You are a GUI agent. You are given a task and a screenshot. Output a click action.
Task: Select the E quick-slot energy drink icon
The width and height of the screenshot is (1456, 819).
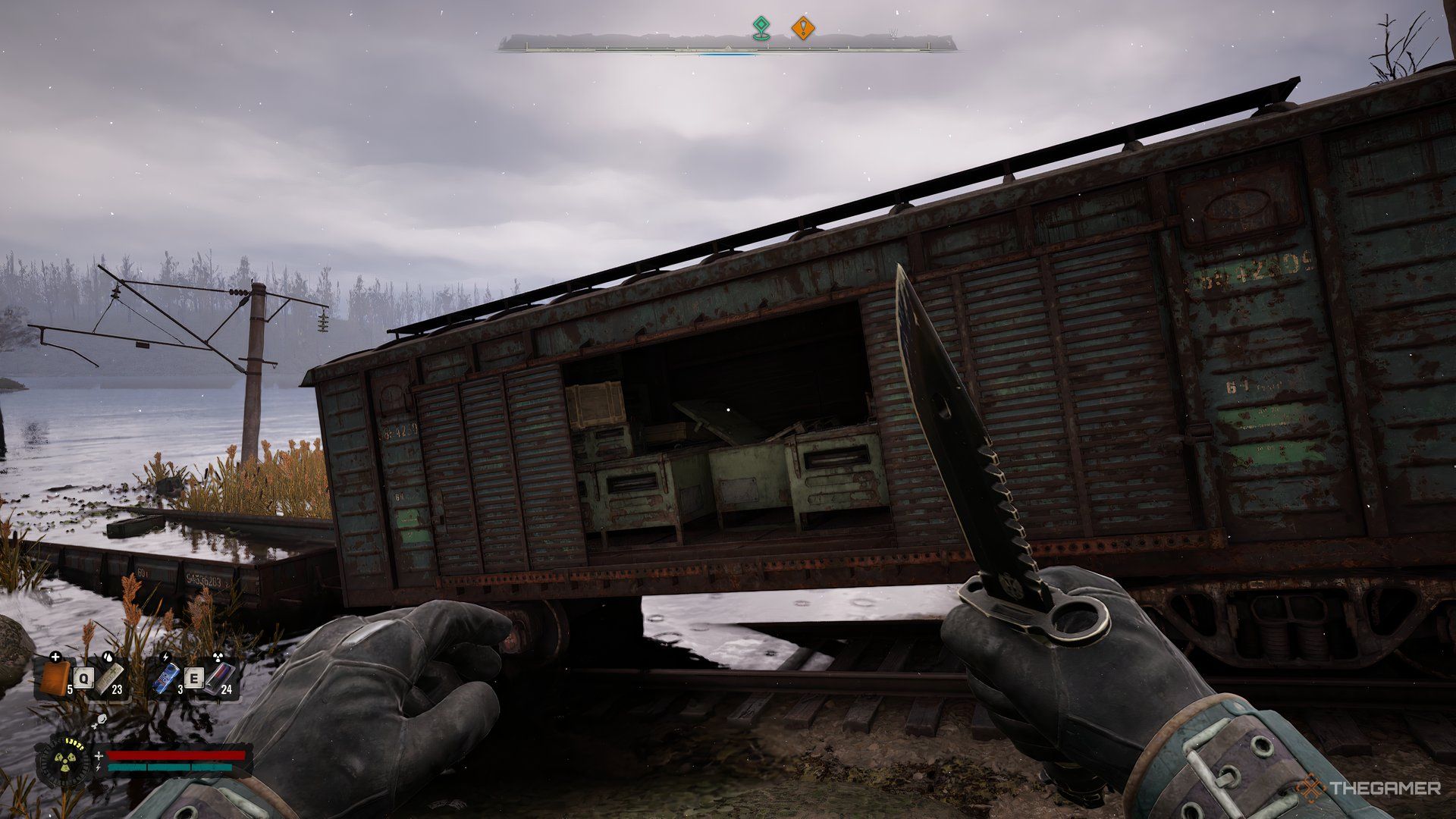(x=165, y=678)
